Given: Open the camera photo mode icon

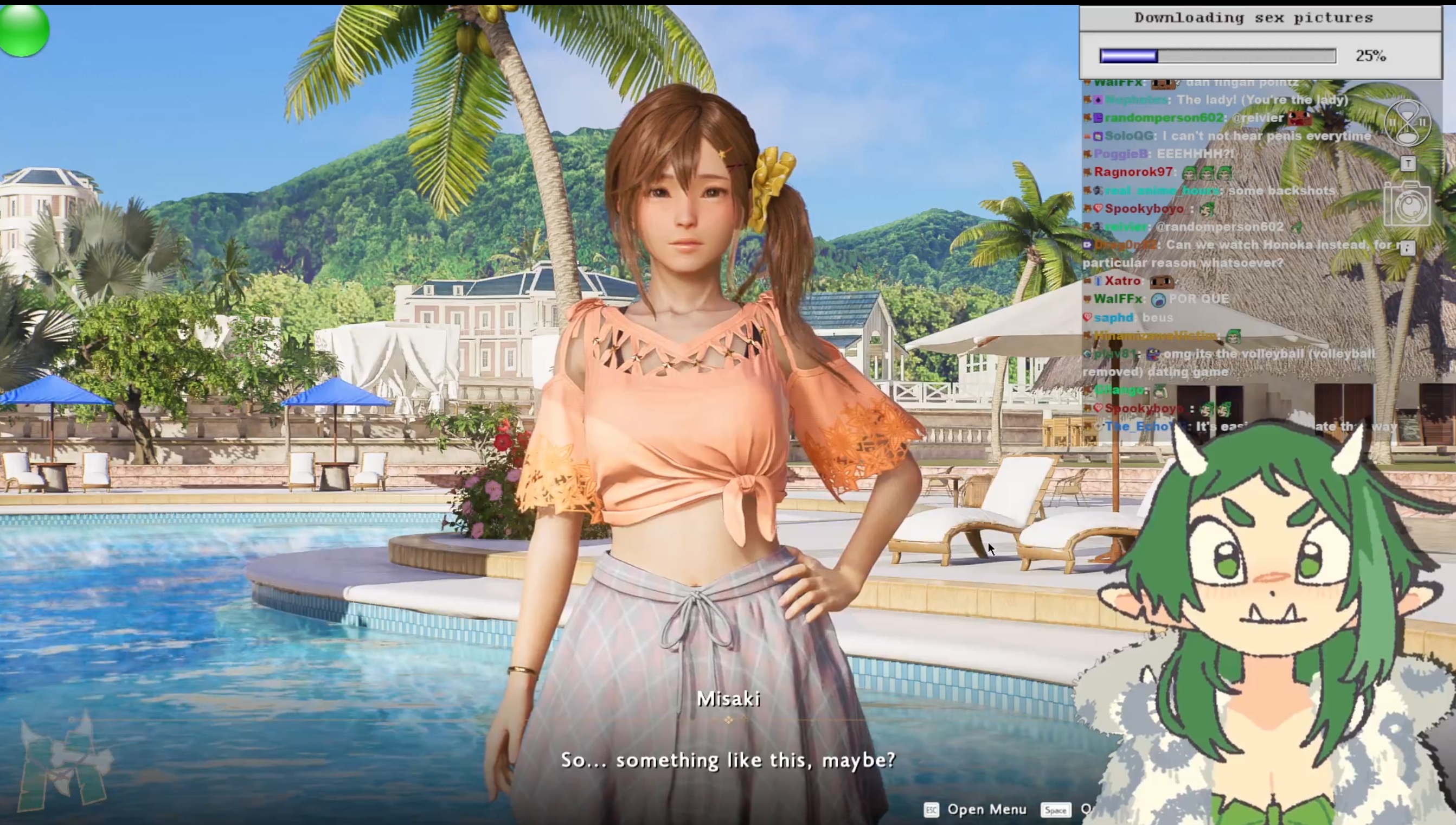Looking at the screenshot, I should pos(1407,204).
